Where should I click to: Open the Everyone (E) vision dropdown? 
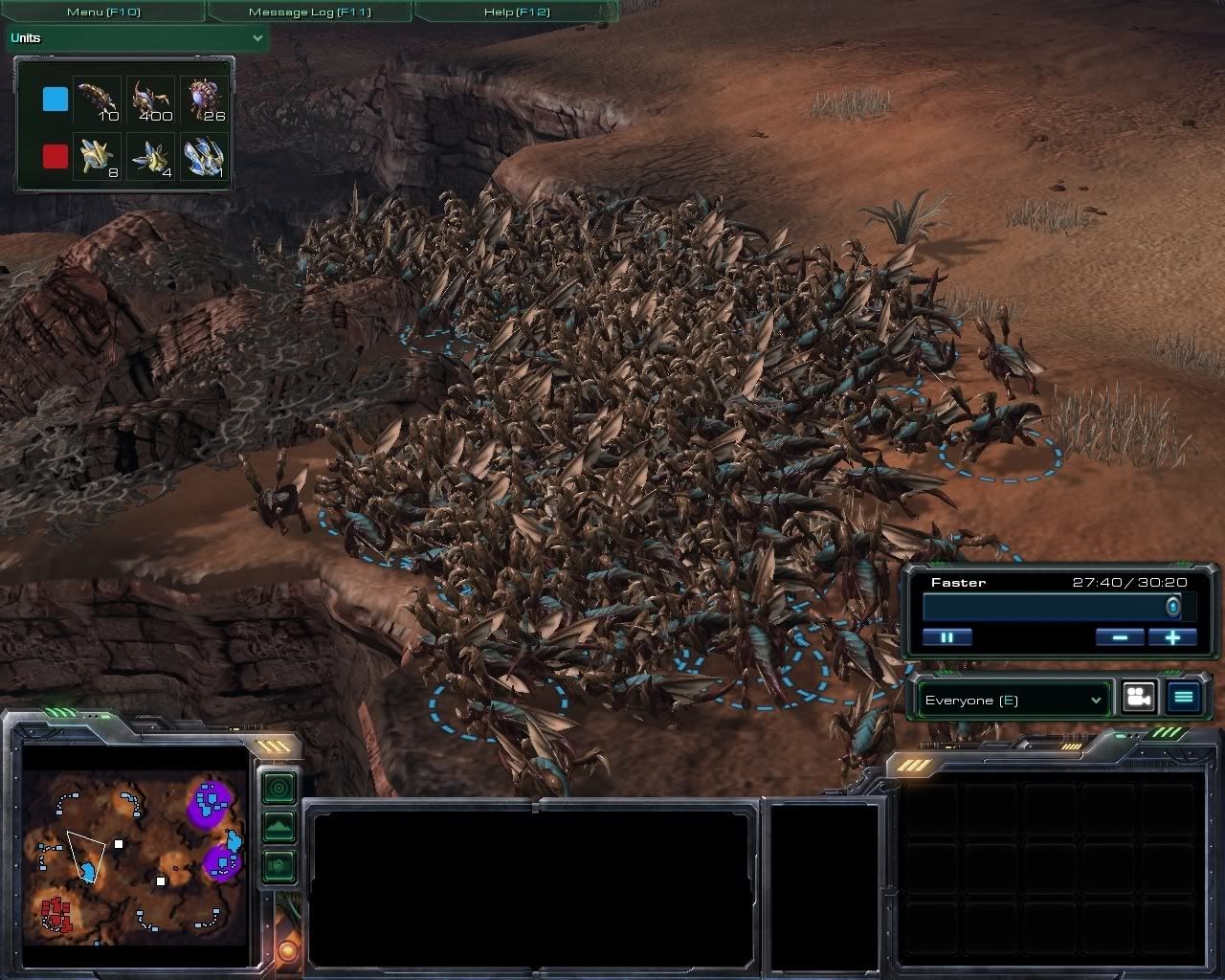click(1013, 701)
